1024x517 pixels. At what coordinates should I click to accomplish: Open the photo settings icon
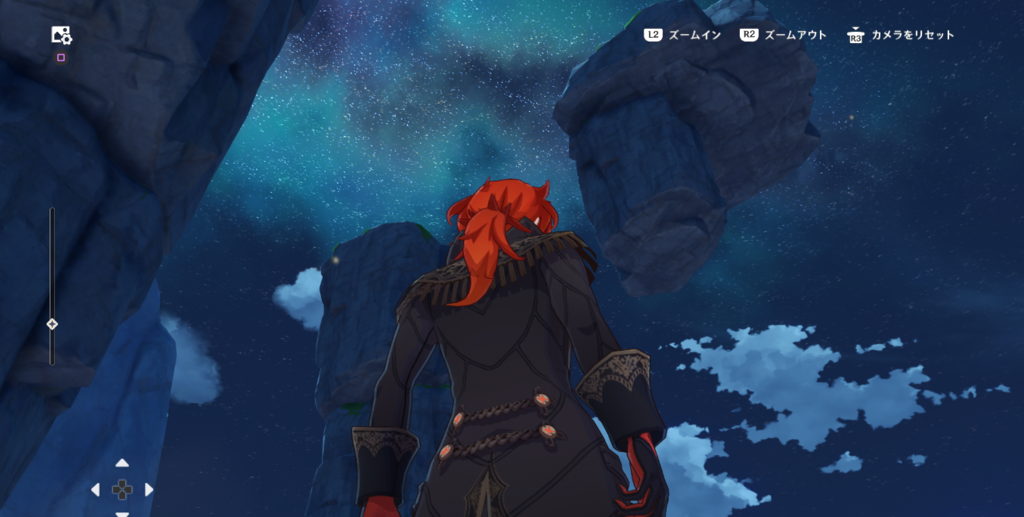[x=61, y=36]
